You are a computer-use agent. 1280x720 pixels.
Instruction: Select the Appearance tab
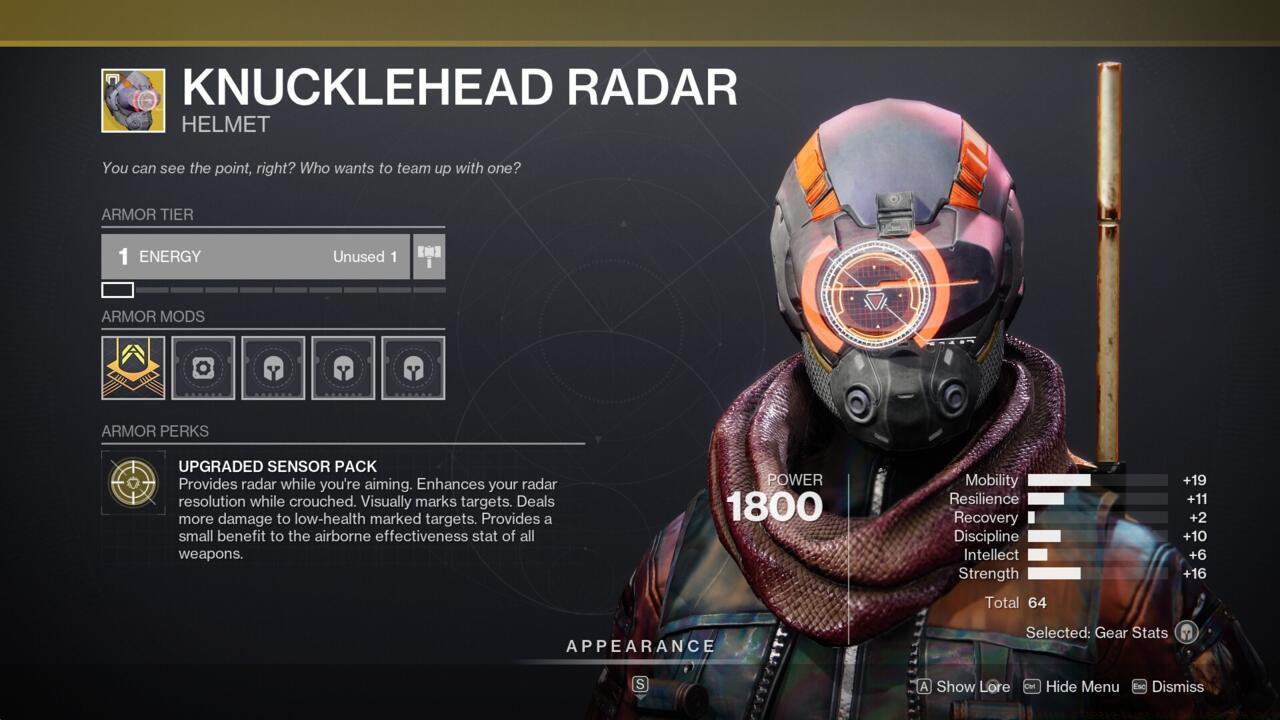(x=640, y=646)
